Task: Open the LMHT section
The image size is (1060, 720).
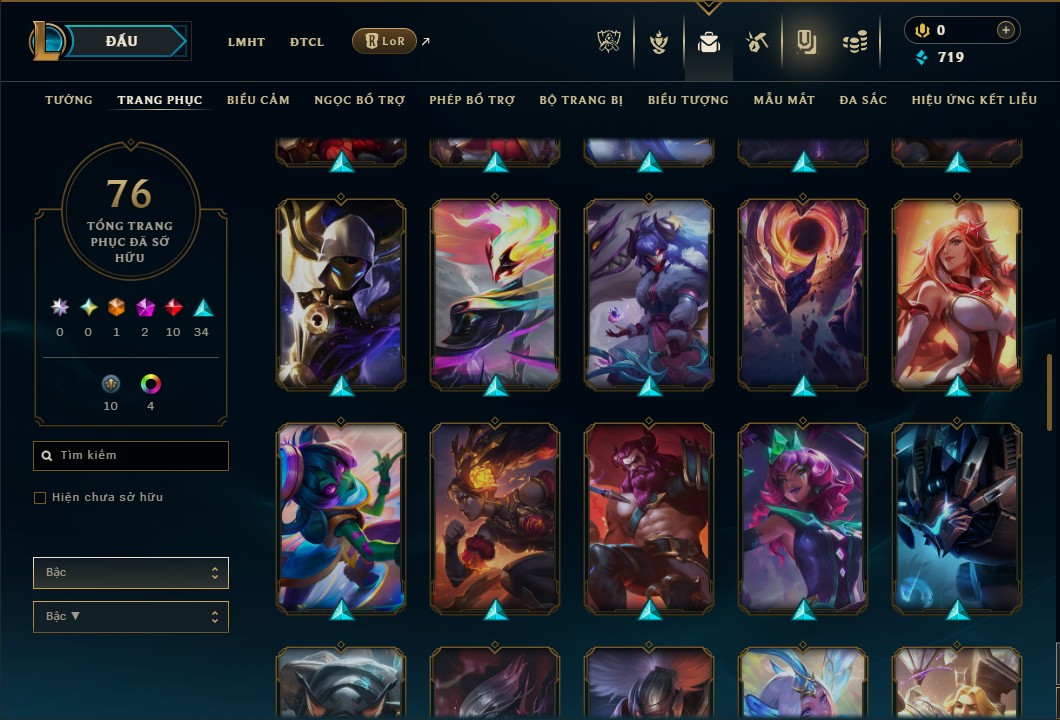Action: 246,42
